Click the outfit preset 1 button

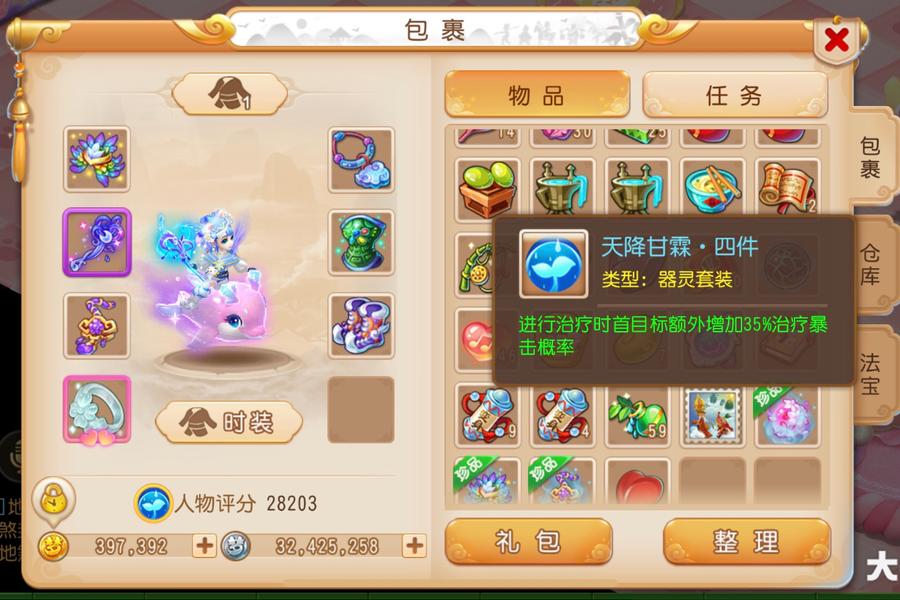[x=230, y=95]
